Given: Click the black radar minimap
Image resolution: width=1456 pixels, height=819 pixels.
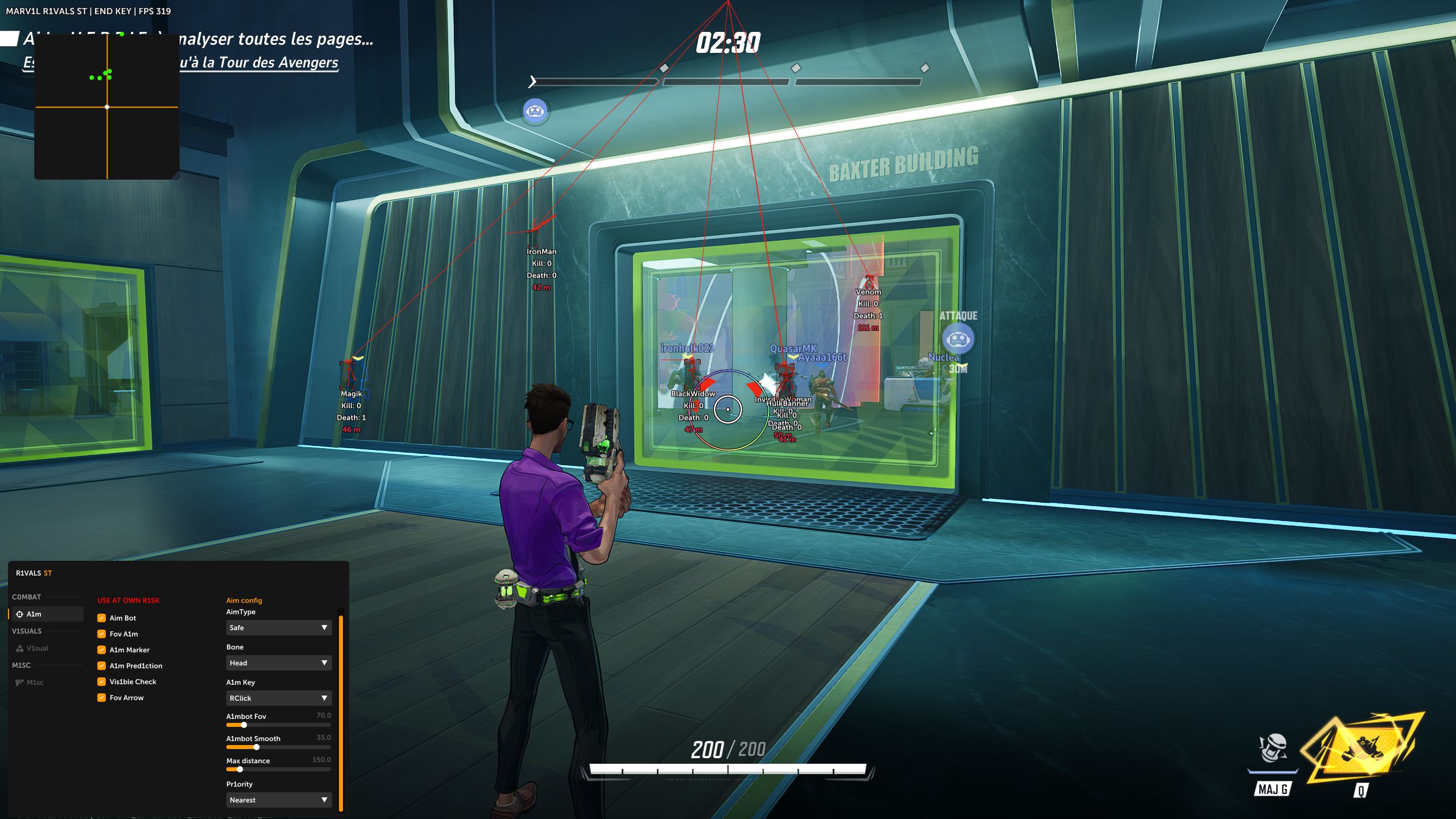Looking at the screenshot, I should point(107,107).
